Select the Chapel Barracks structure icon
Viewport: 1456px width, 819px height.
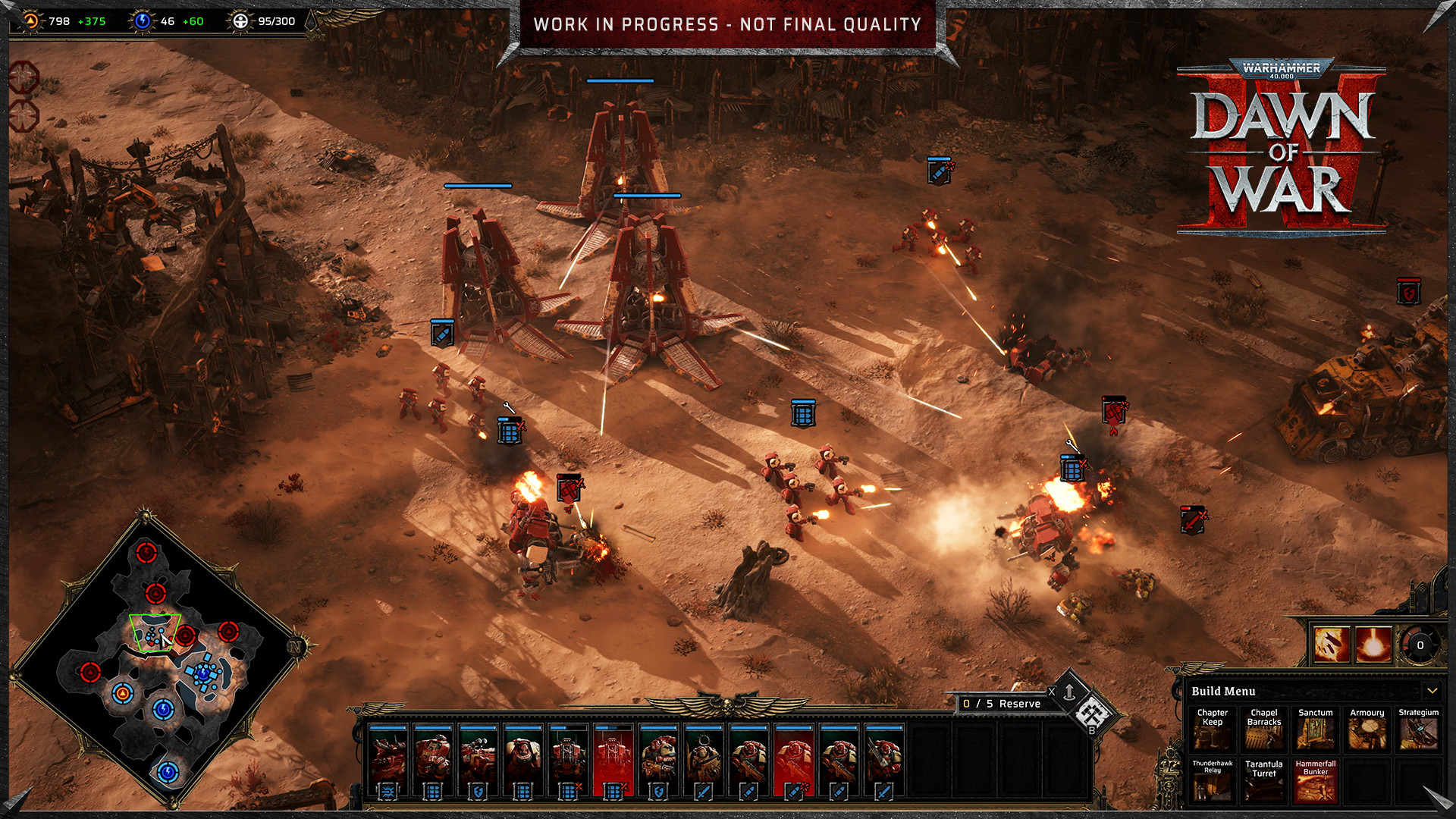pyautogui.click(x=1263, y=730)
